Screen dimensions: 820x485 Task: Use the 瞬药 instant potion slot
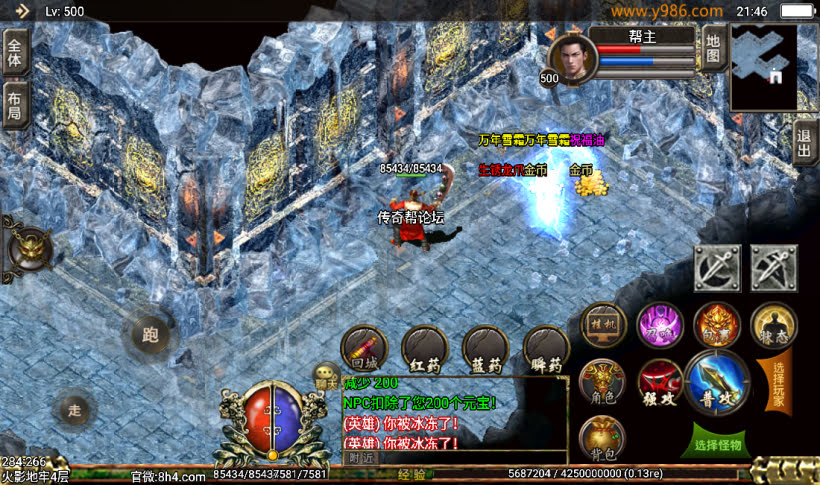coord(546,348)
